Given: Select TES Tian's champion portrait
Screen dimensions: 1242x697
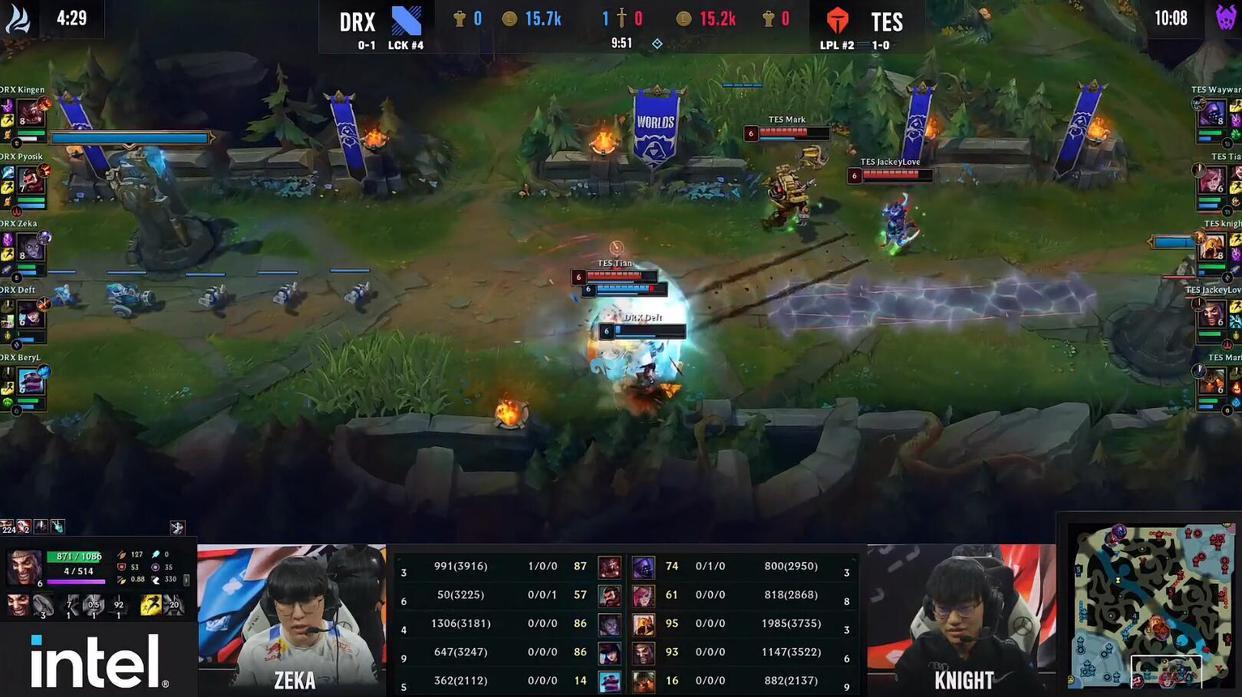Looking at the screenshot, I should [x=1212, y=180].
